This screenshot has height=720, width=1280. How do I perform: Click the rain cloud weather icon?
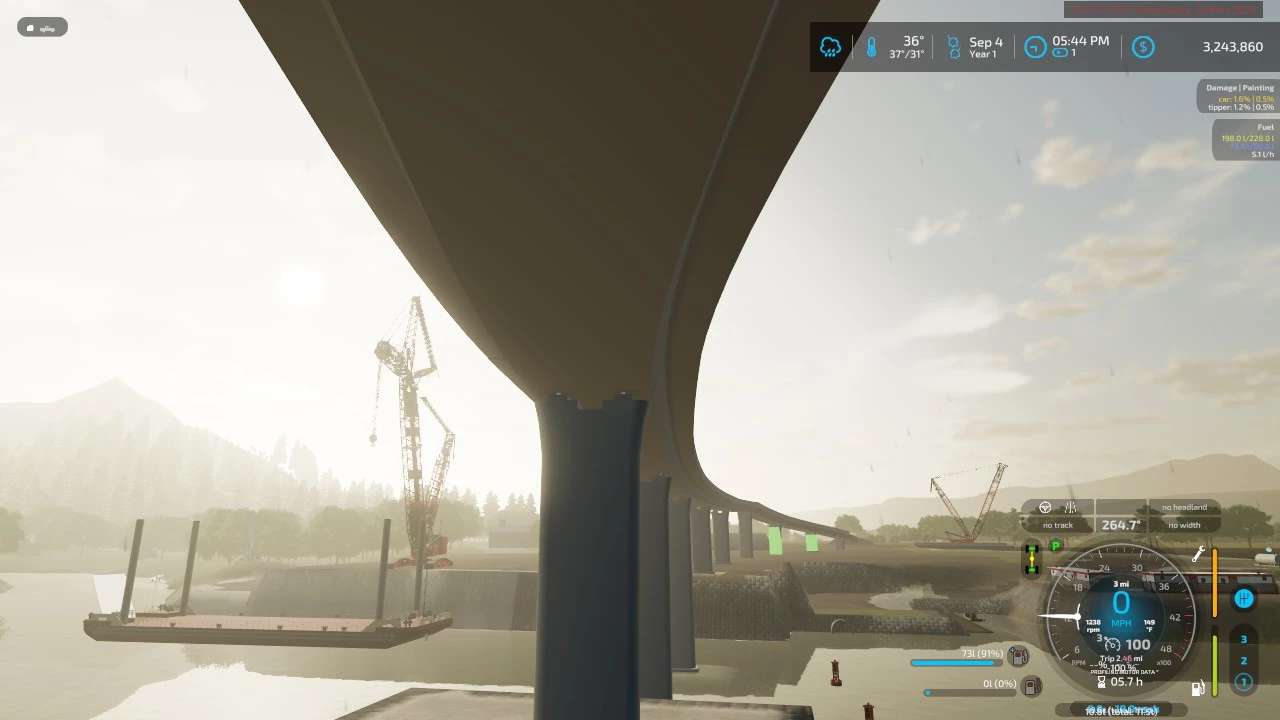(x=830, y=47)
